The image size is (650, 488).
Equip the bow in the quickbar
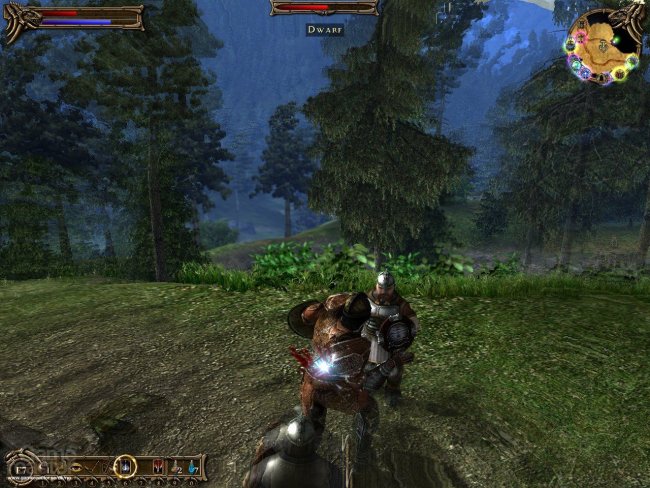[107, 467]
